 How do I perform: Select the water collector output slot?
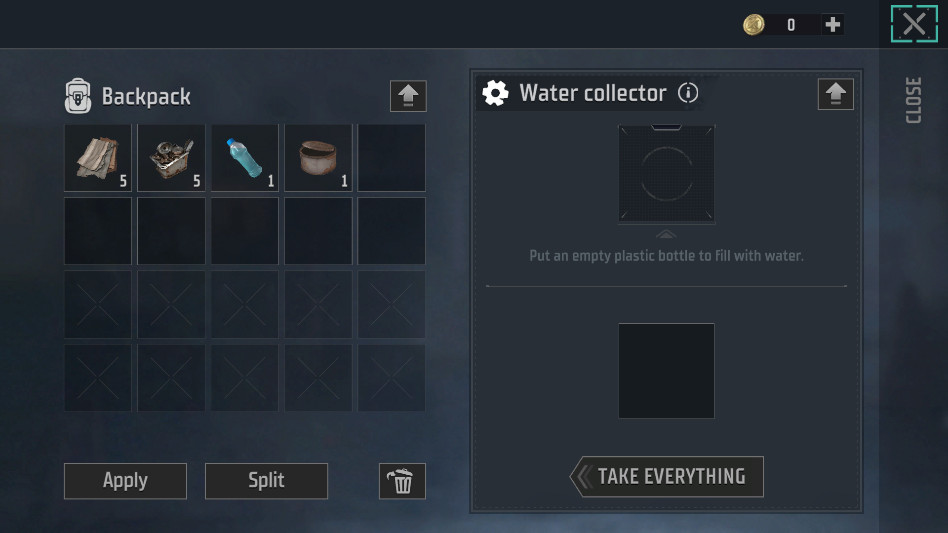click(x=666, y=370)
